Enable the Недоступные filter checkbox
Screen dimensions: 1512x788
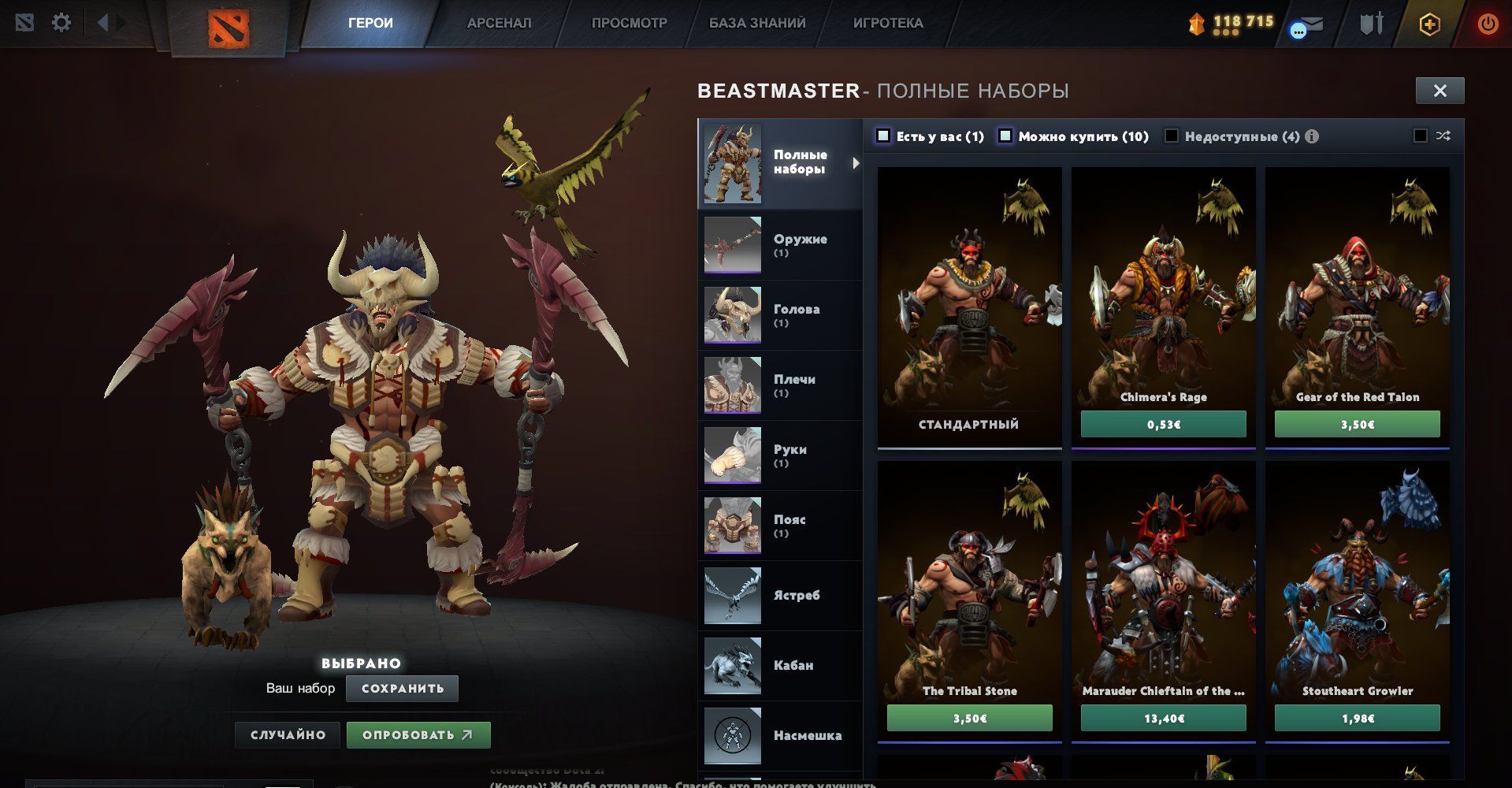pyautogui.click(x=1172, y=136)
